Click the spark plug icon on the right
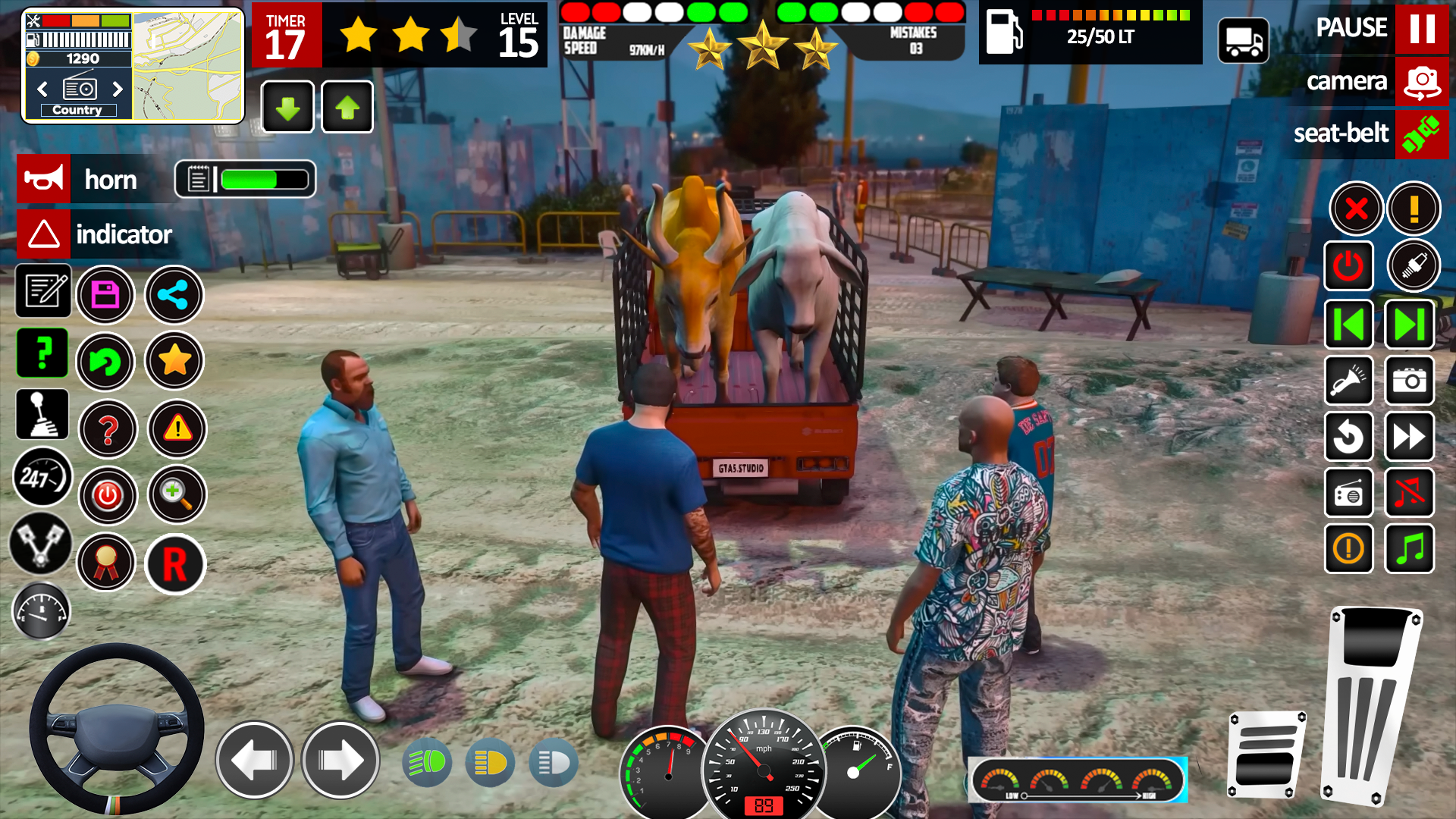Screen dimensions: 1456x819 click(x=1415, y=266)
